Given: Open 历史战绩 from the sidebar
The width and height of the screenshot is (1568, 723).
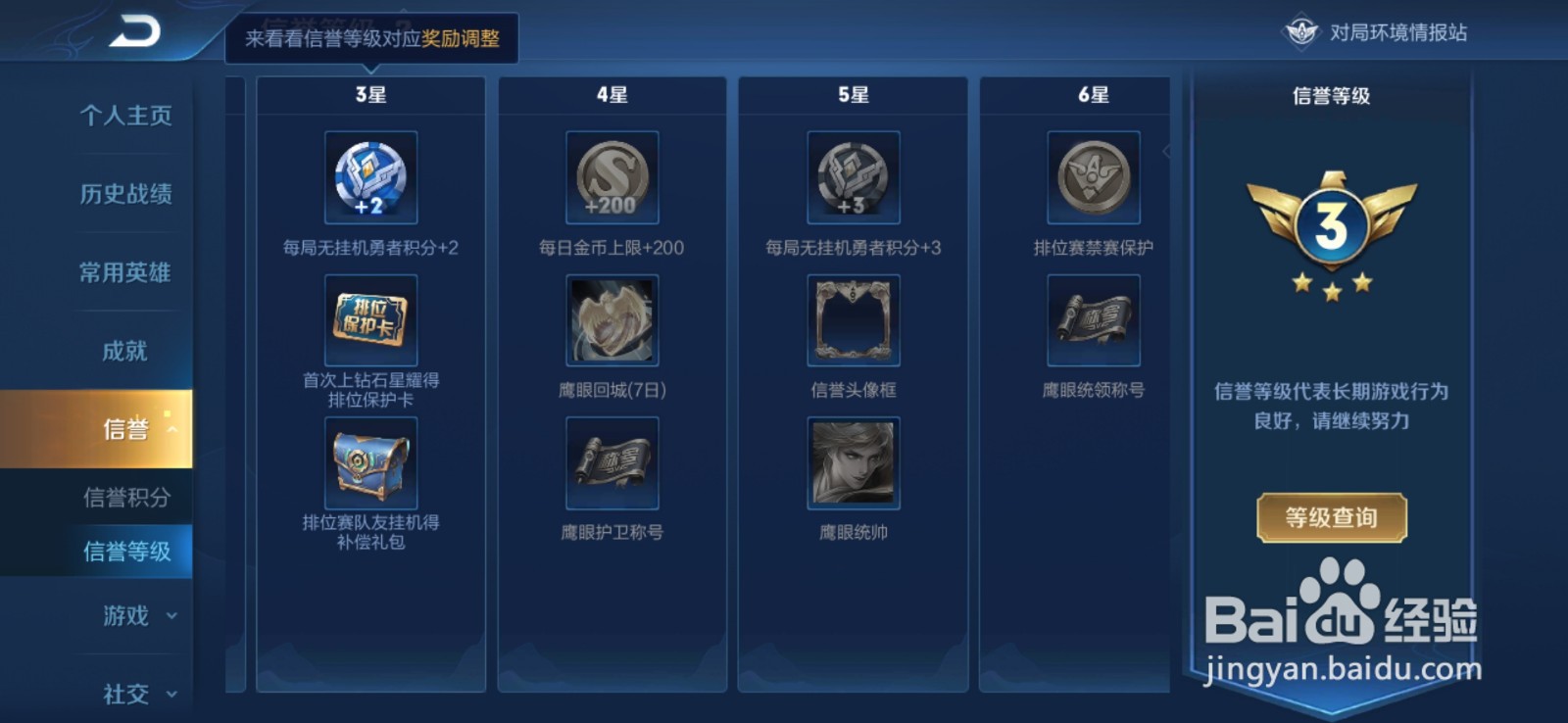Looking at the screenshot, I should tap(124, 195).
